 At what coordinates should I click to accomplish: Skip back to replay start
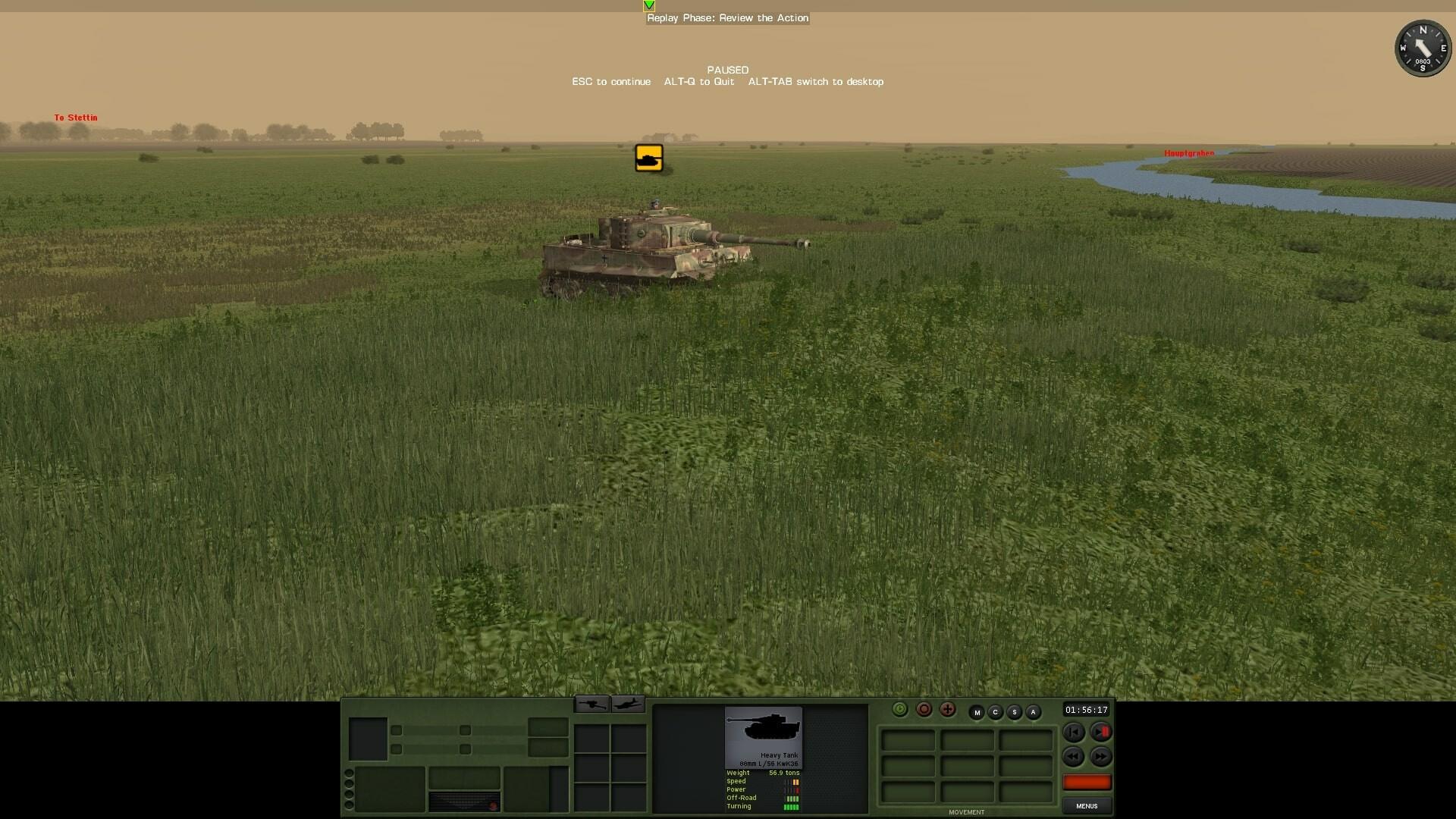[x=1075, y=732]
